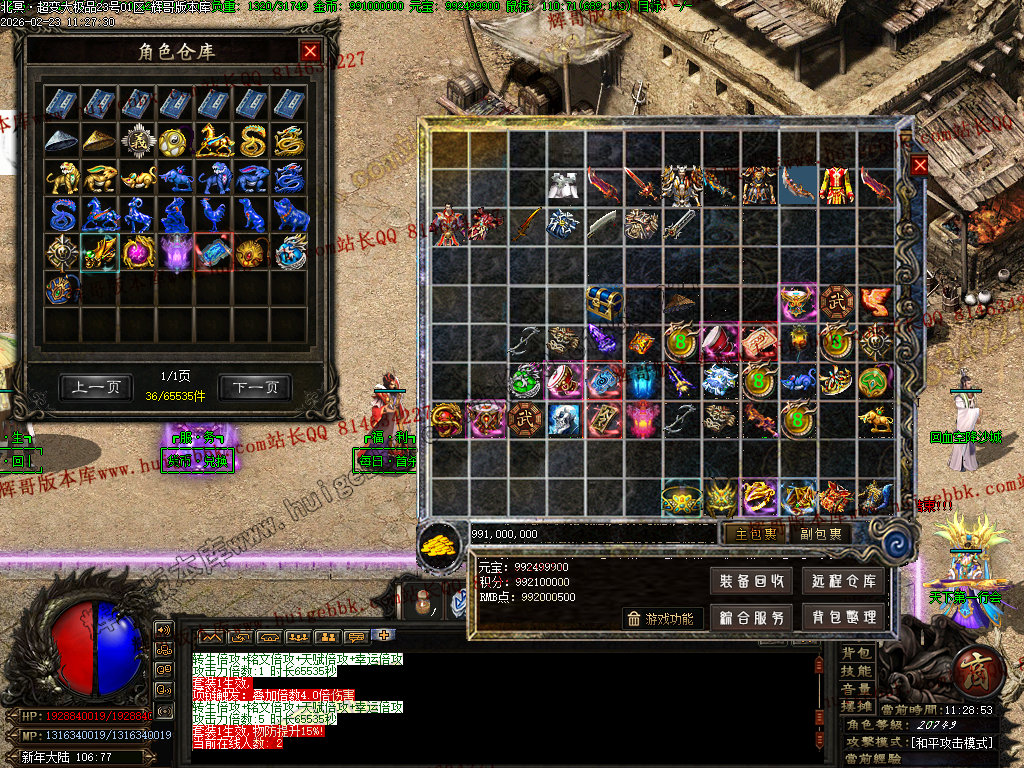The image size is (1024, 768).
Task: Click the gold ingot pile icon
Action: [x=440, y=543]
